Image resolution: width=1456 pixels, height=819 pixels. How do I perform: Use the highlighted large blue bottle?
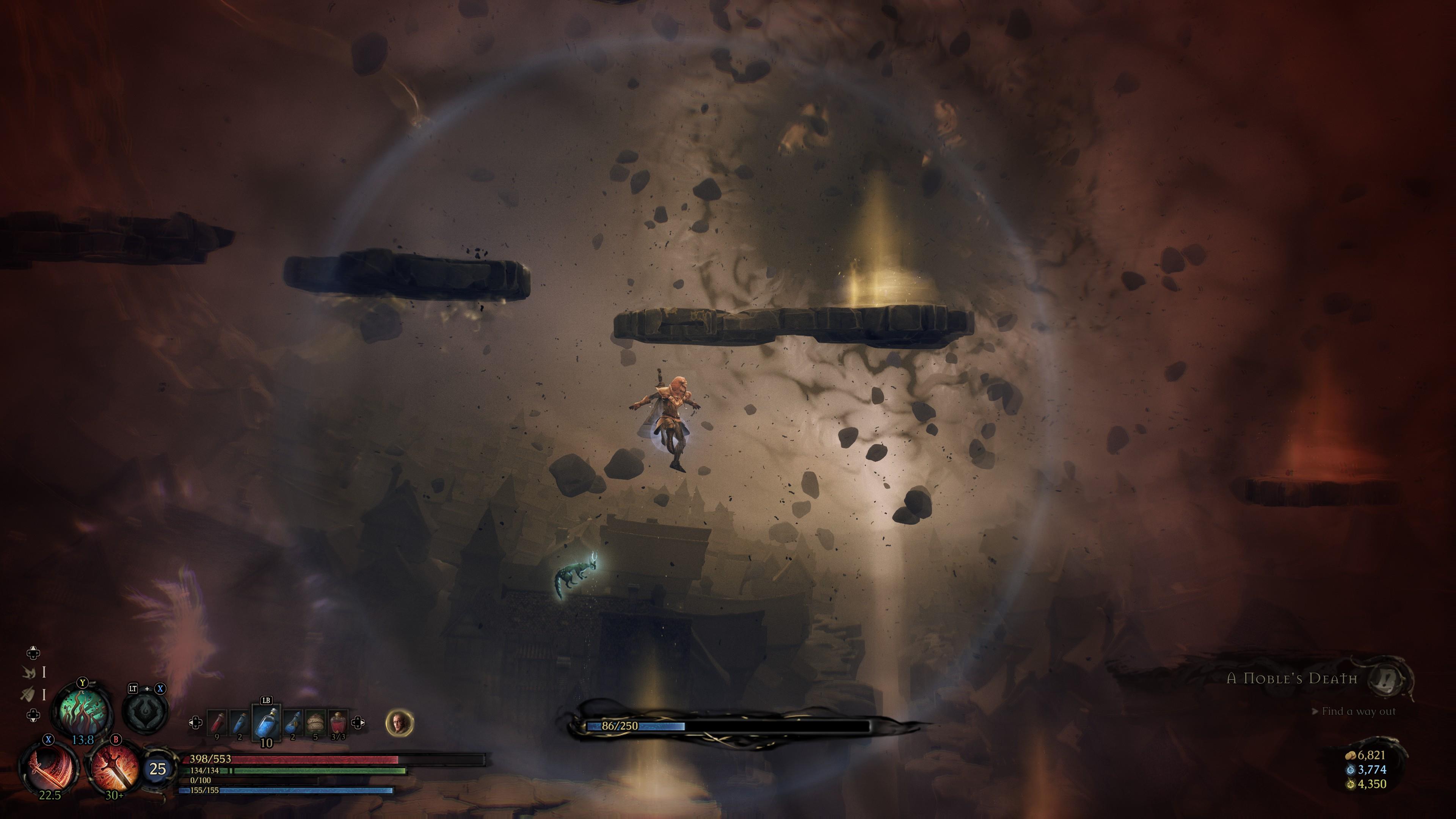266,723
